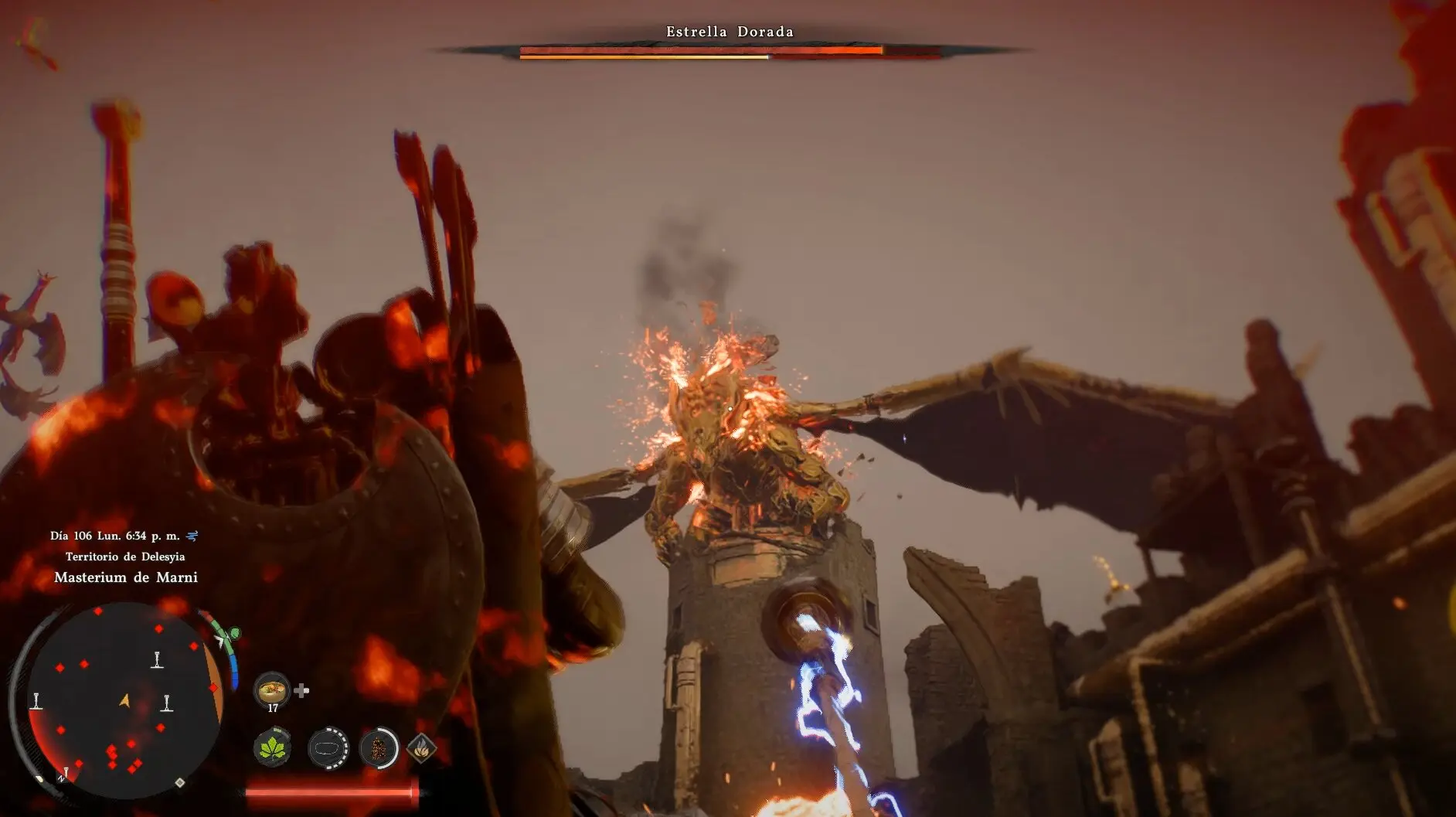The image size is (1456, 817).
Task: Select the dashed ring oval slot
Action: pyautogui.click(x=328, y=748)
